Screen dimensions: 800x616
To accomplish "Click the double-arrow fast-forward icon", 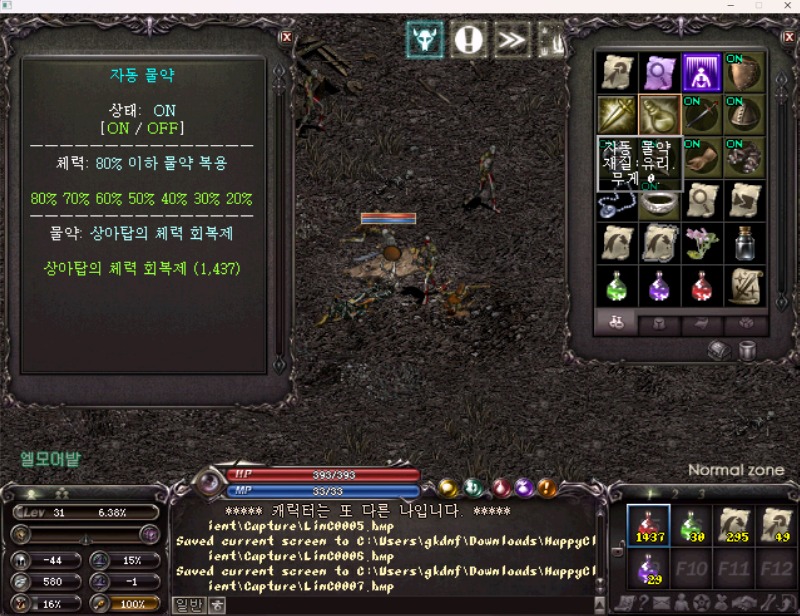I will [x=511, y=40].
